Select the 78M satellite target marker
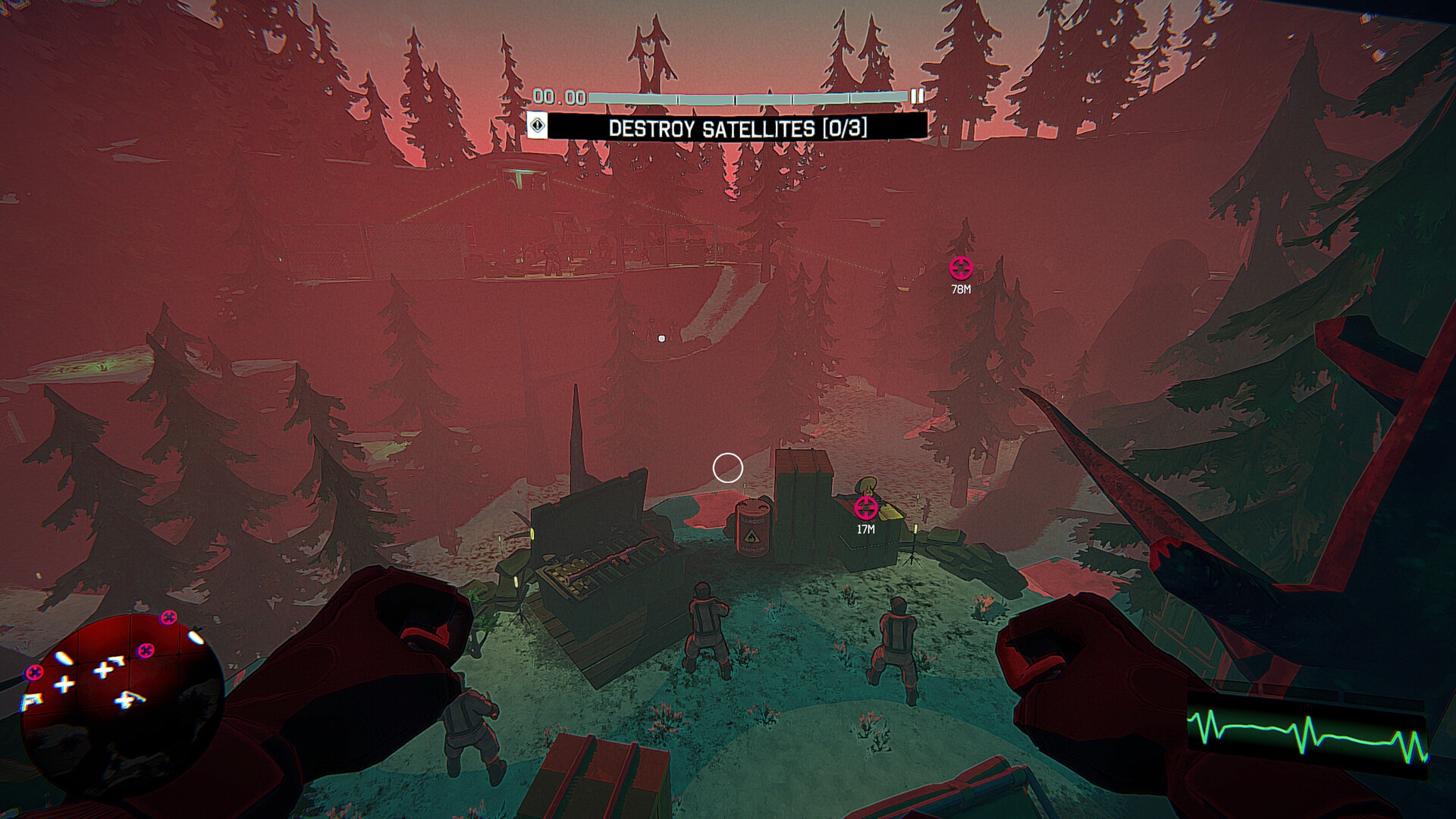Screen dimensions: 1456x819 961,268
